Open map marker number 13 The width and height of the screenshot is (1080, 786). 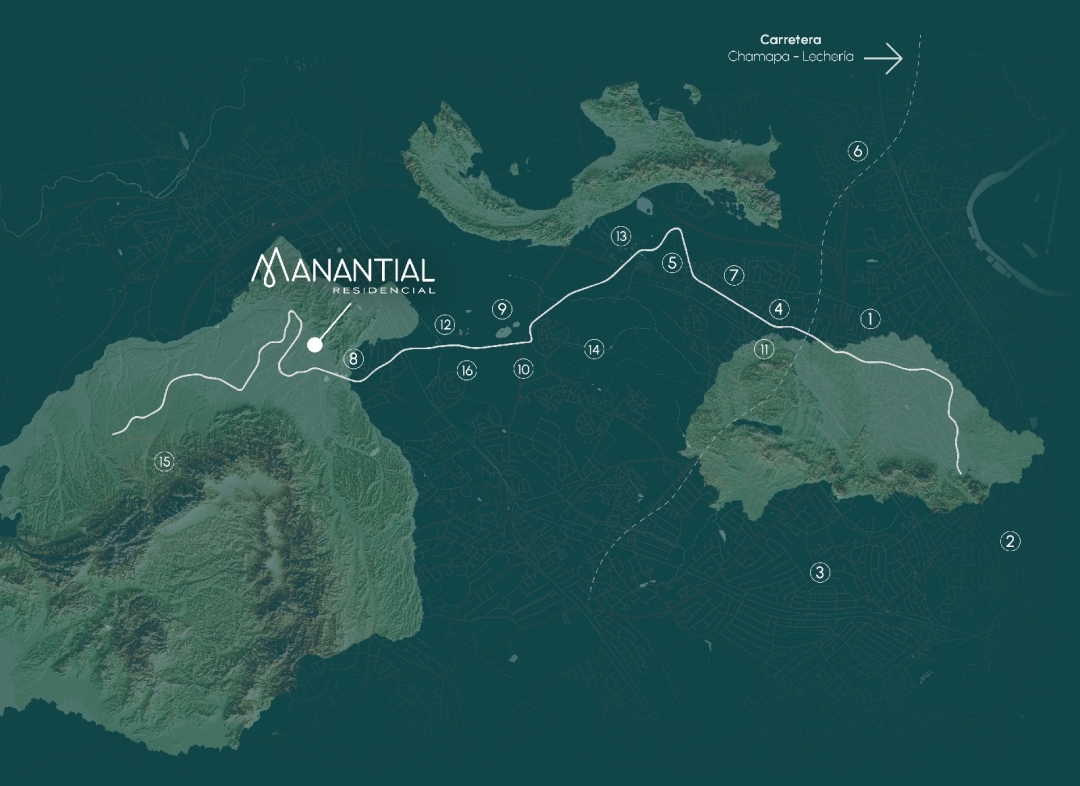(x=622, y=237)
